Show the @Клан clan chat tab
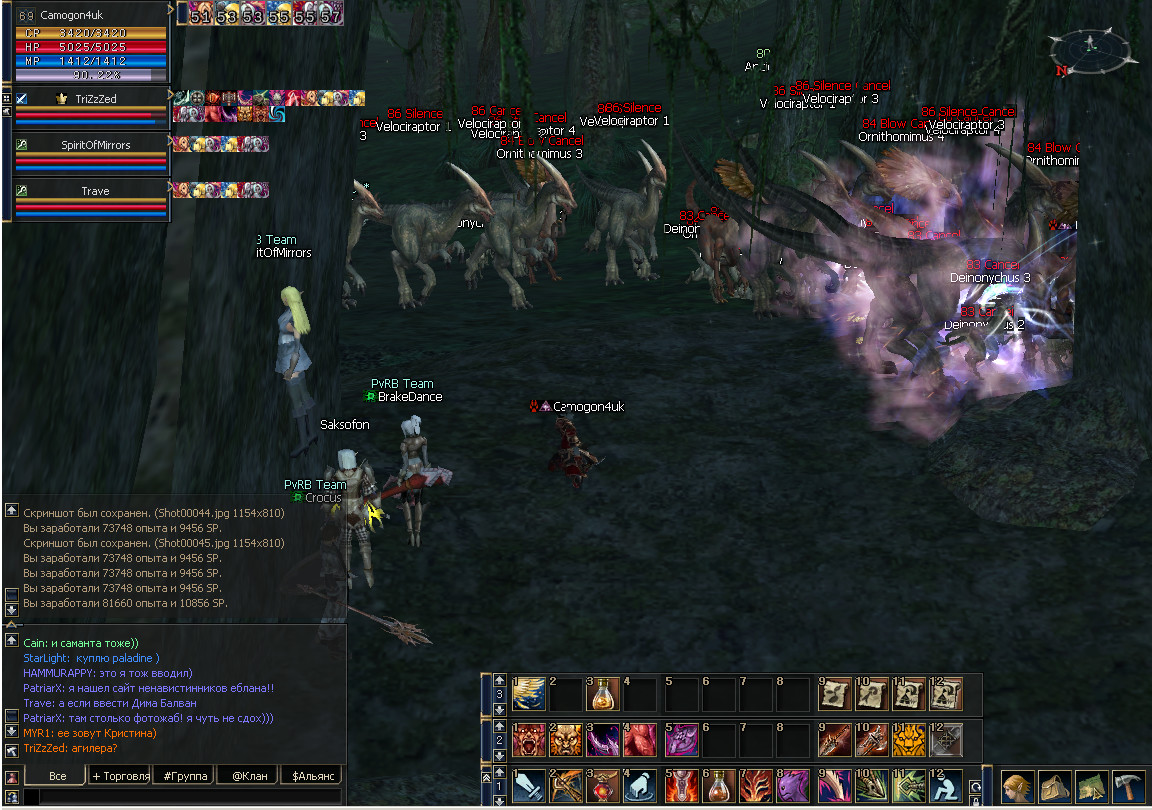Screen dimensions: 1152x810 [246, 776]
